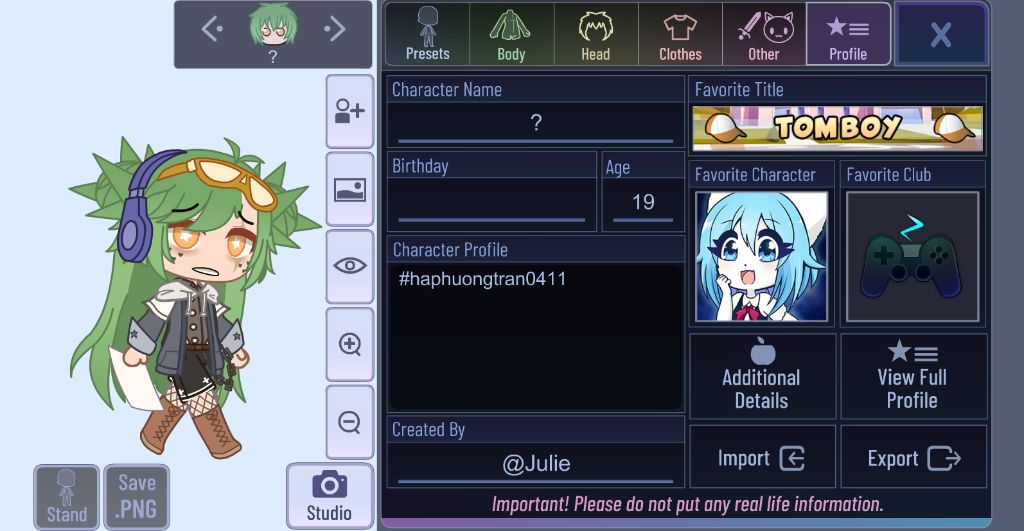Select the Head tab

point(595,34)
